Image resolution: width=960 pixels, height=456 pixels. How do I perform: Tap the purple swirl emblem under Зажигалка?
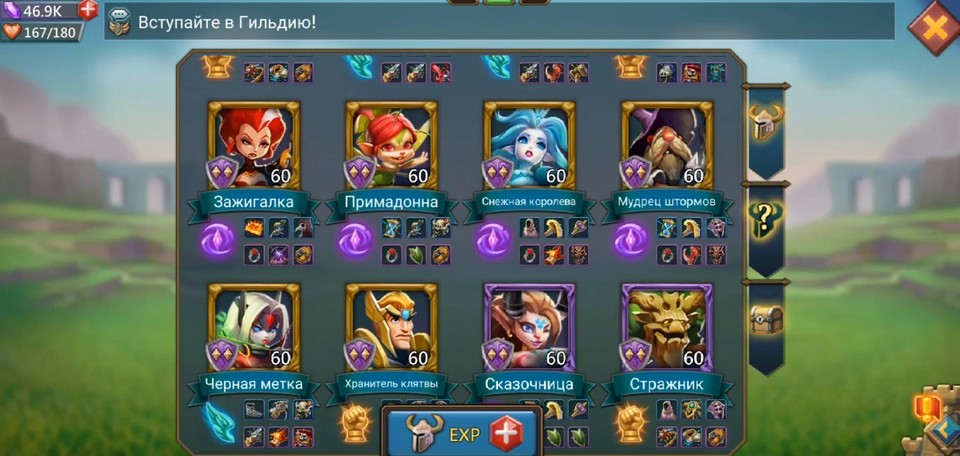point(217,241)
